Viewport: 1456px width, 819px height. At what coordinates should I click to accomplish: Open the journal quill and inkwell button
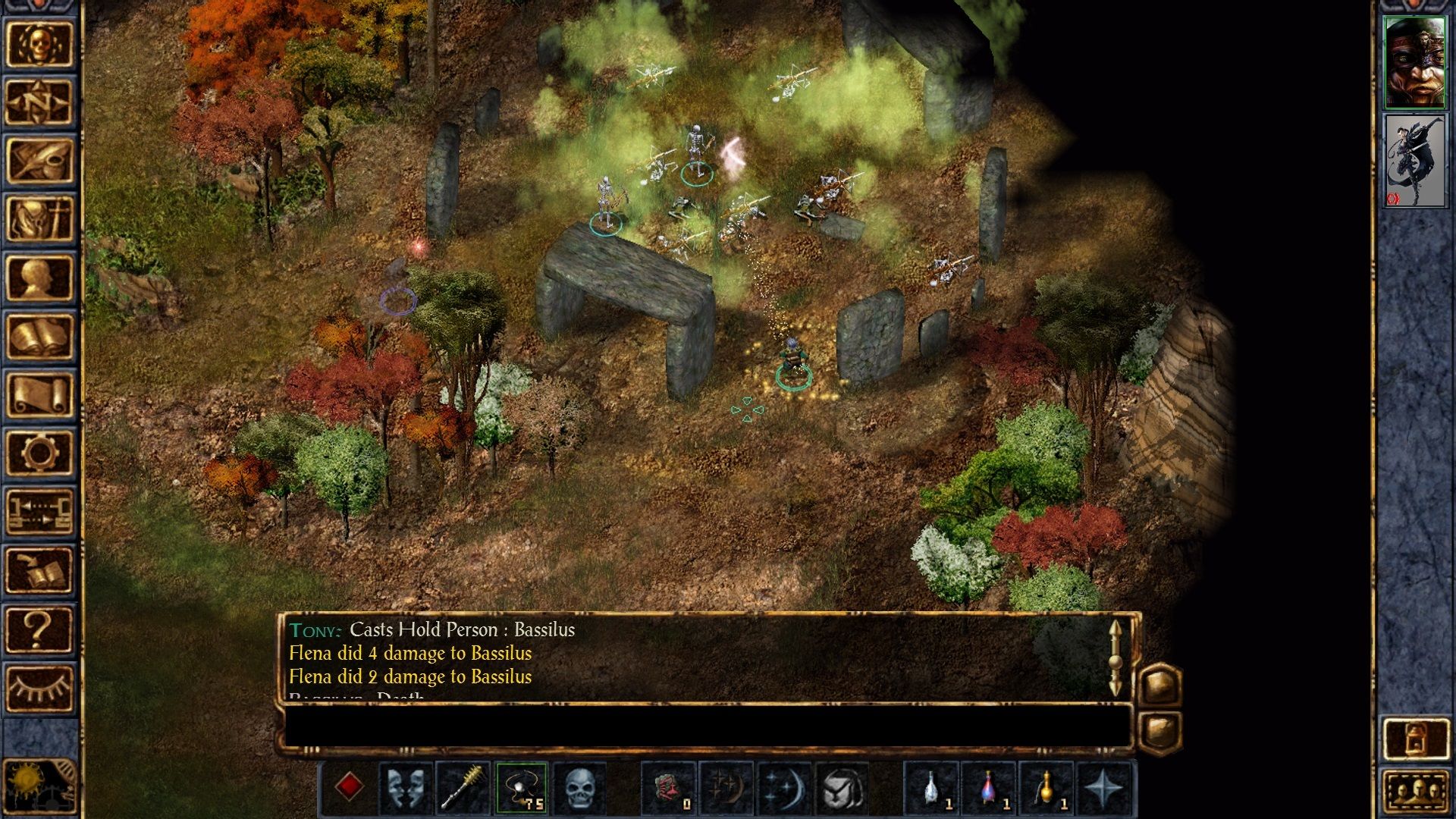(39, 161)
